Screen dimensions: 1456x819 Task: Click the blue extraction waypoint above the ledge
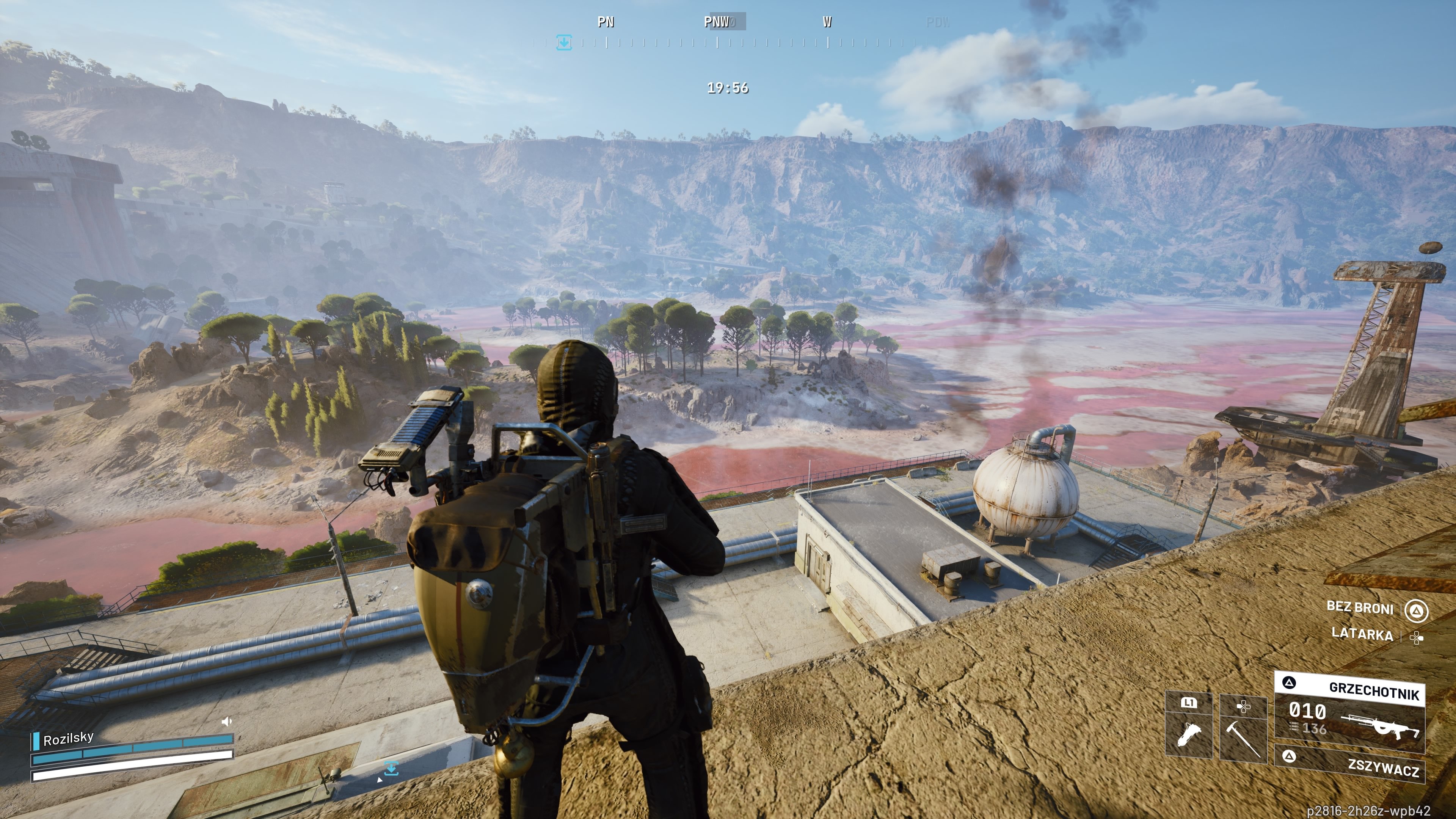pos(391,768)
